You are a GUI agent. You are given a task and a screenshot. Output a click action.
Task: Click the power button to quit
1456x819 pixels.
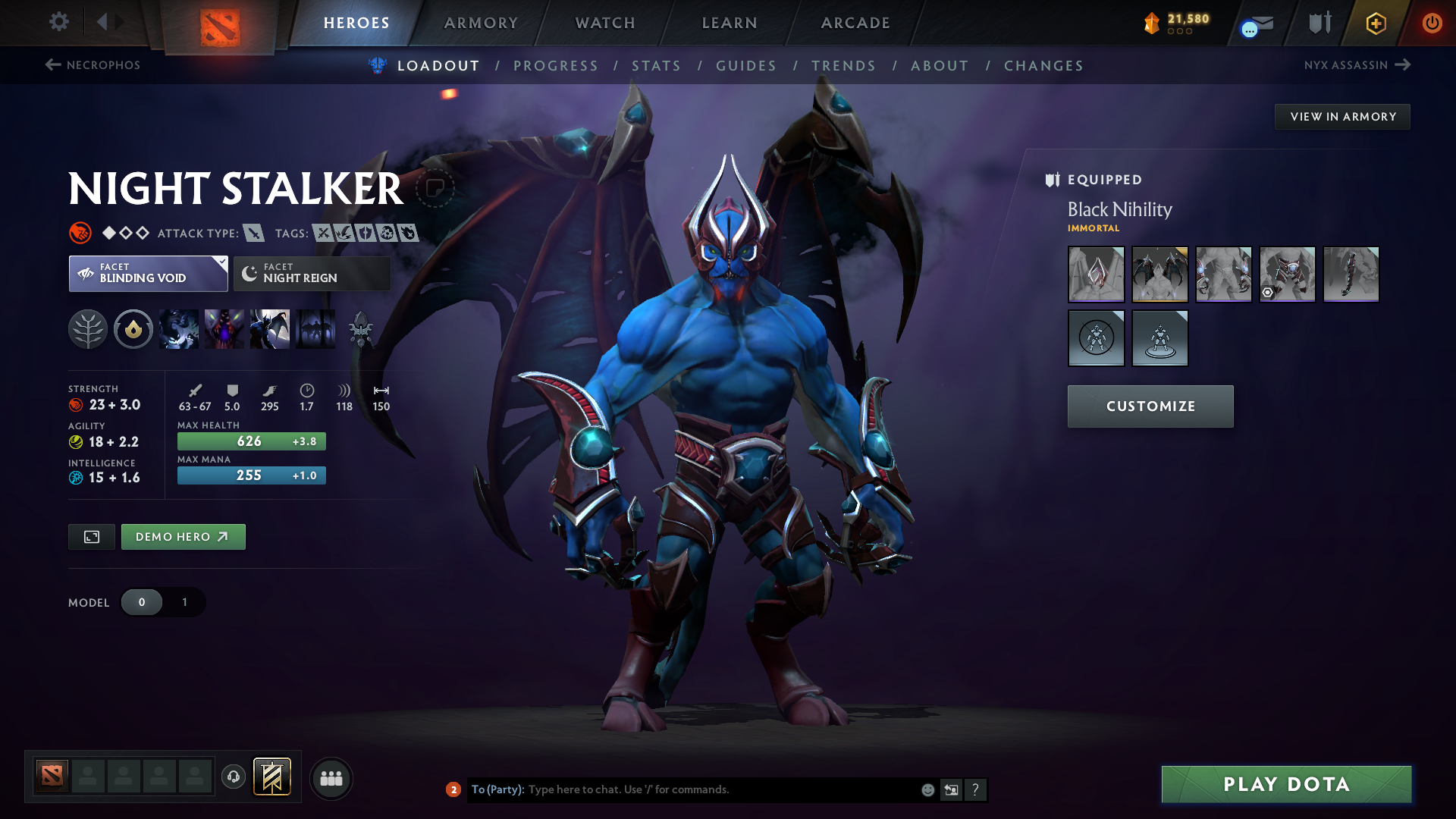click(x=1432, y=22)
